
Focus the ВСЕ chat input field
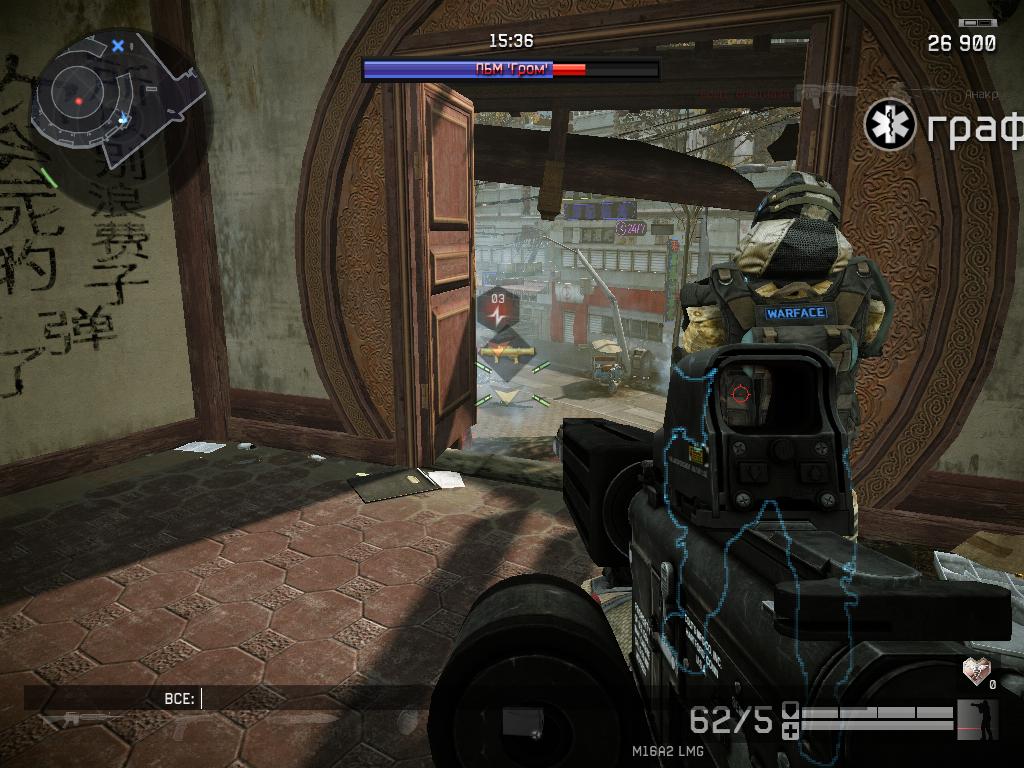(310, 698)
